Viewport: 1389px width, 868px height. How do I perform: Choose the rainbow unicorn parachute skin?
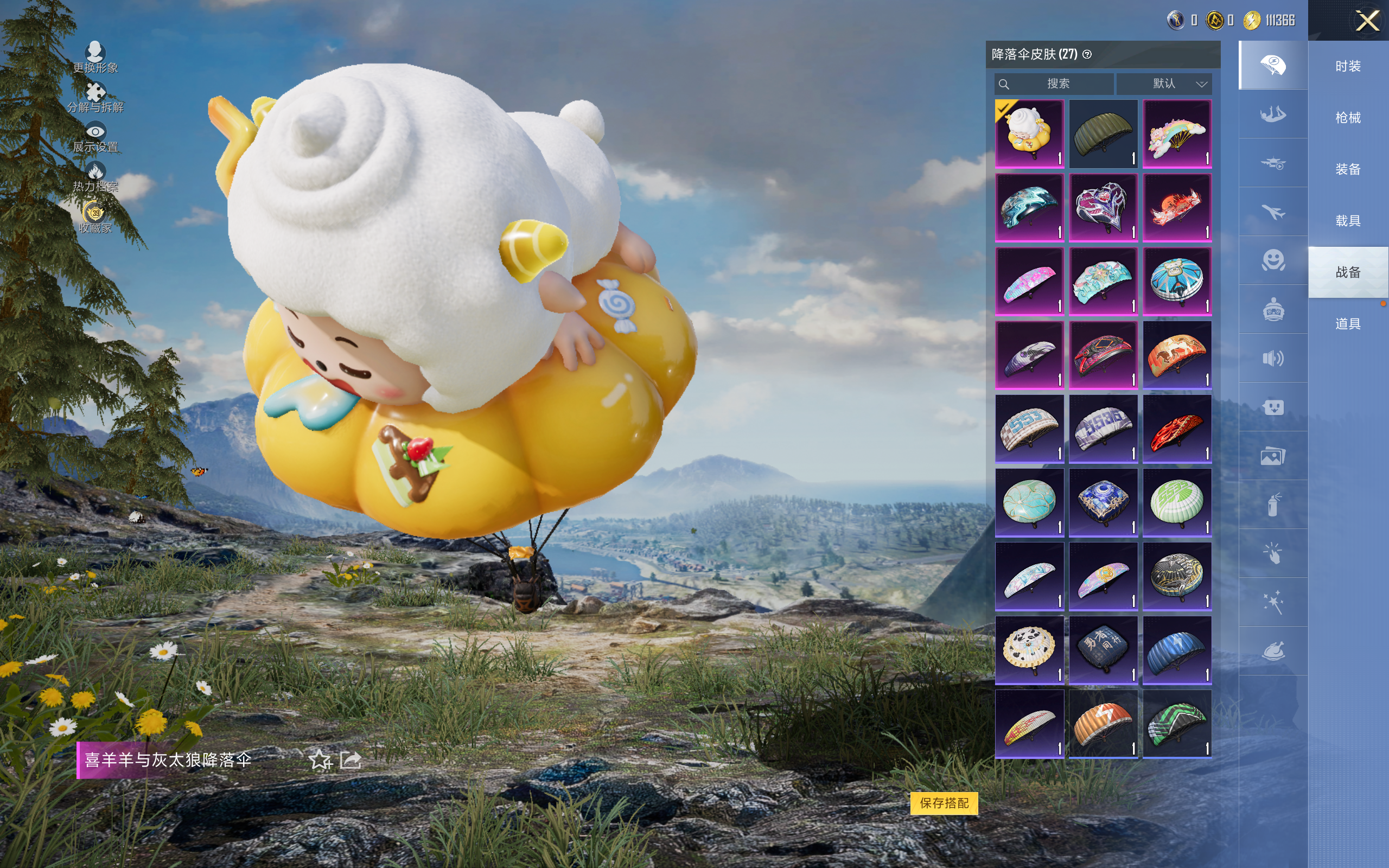pos(1177,134)
